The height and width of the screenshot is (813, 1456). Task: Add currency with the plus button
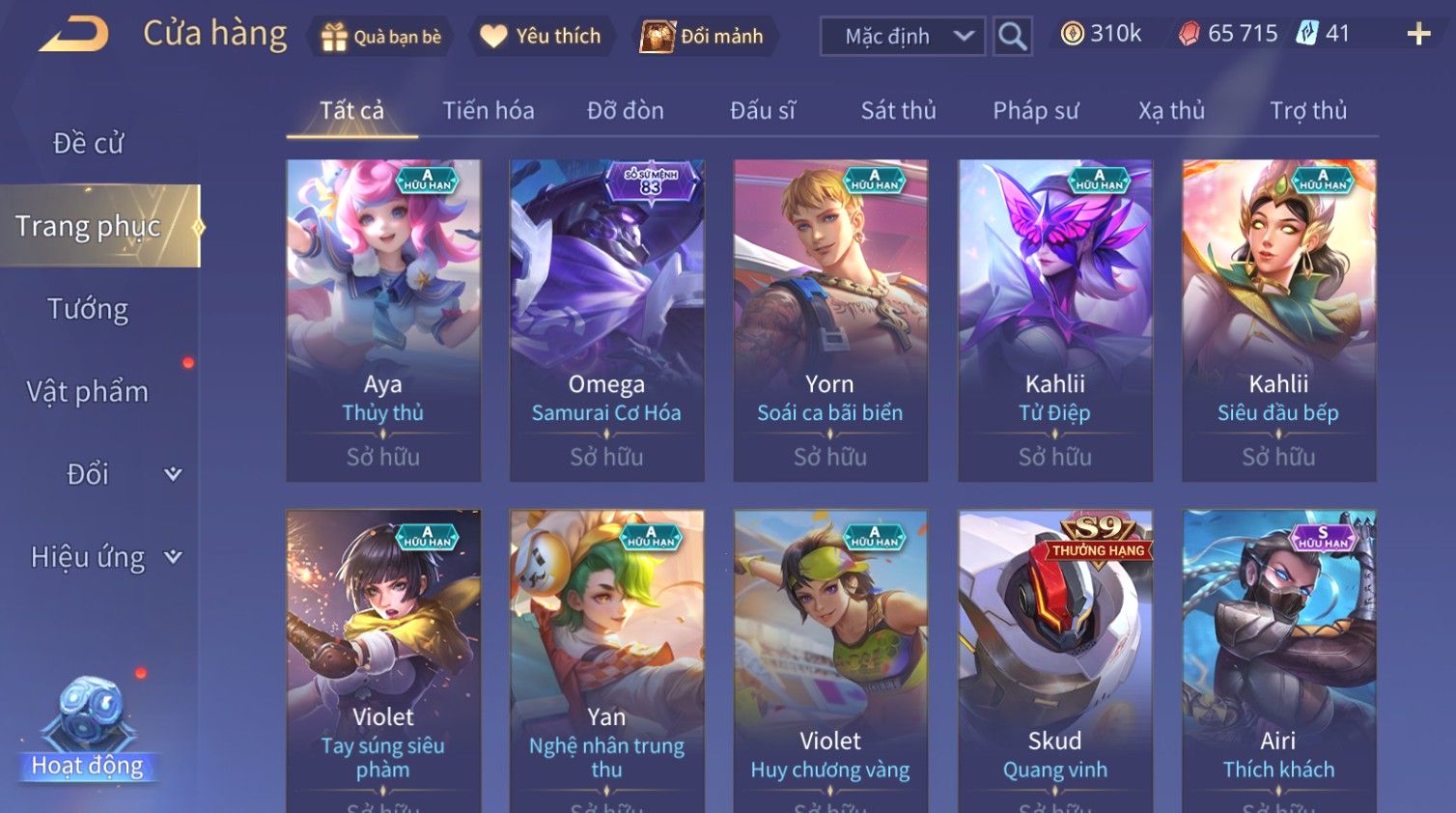click(x=1417, y=35)
